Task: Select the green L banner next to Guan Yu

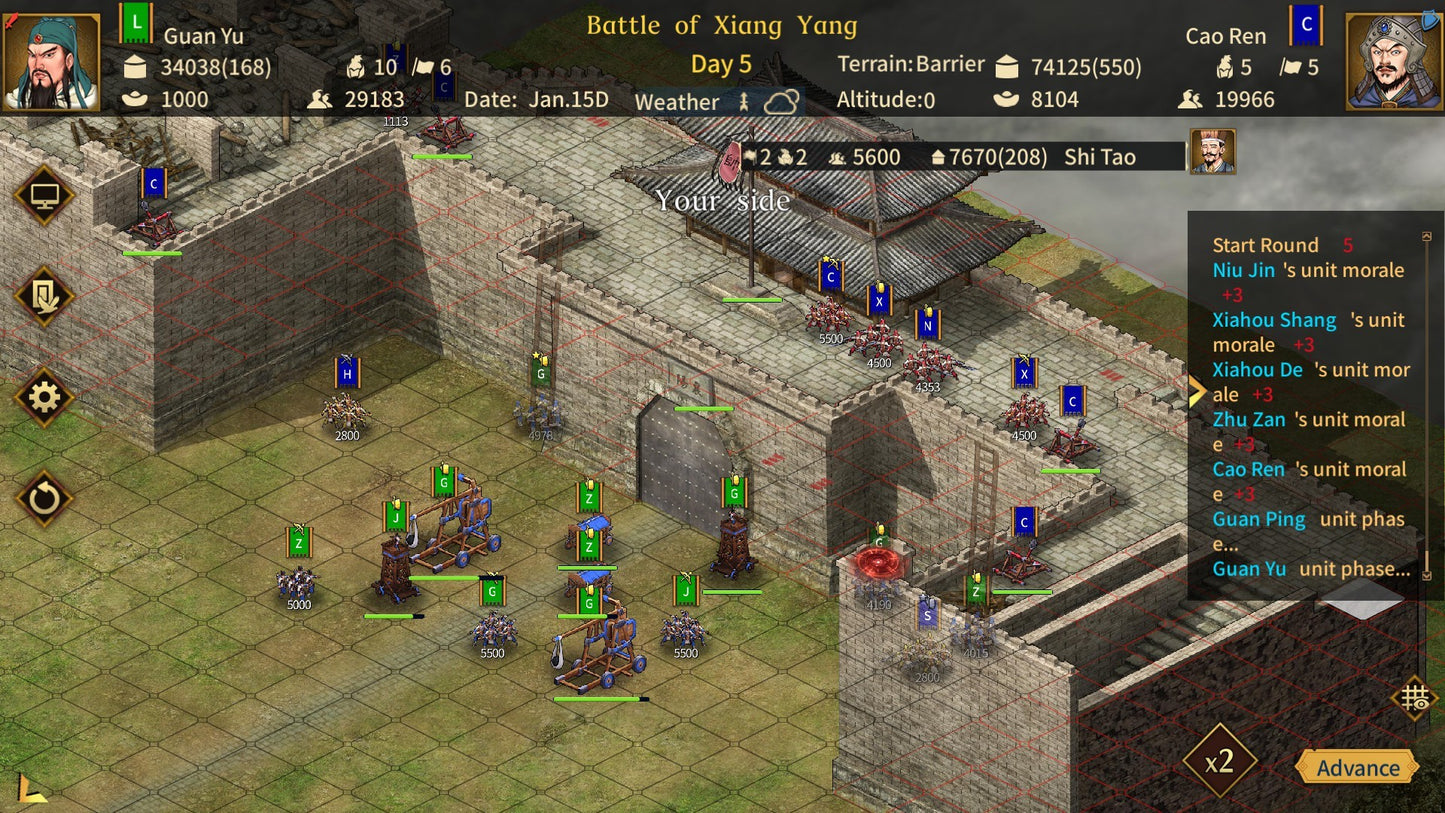Action: tap(137, 21)
